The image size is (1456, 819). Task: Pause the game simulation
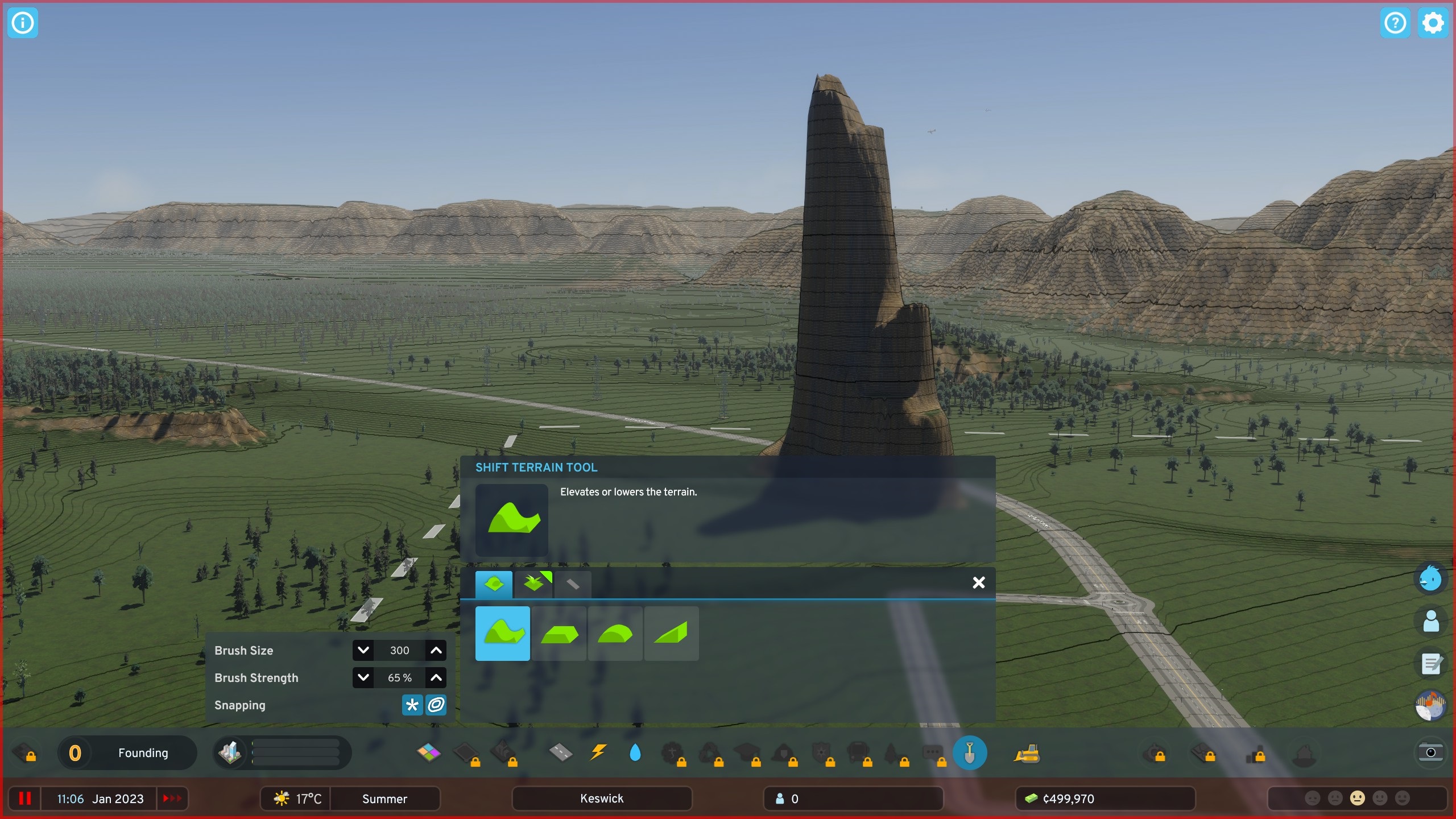point(24,798)
